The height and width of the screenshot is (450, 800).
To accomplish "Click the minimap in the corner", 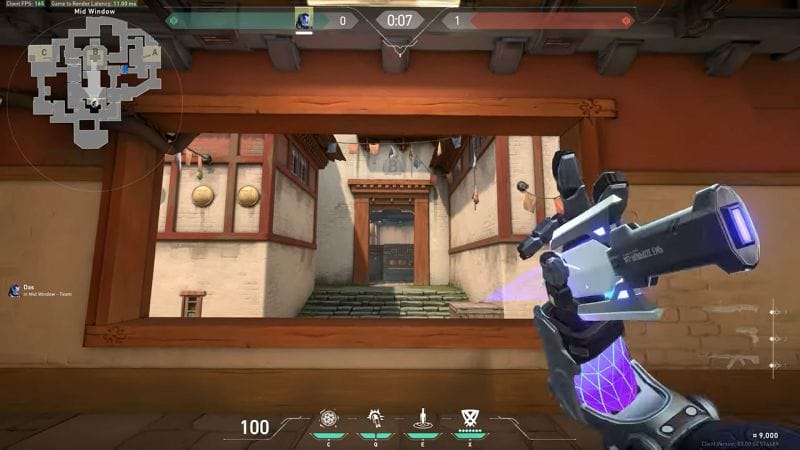I will [x=93, y=85].
